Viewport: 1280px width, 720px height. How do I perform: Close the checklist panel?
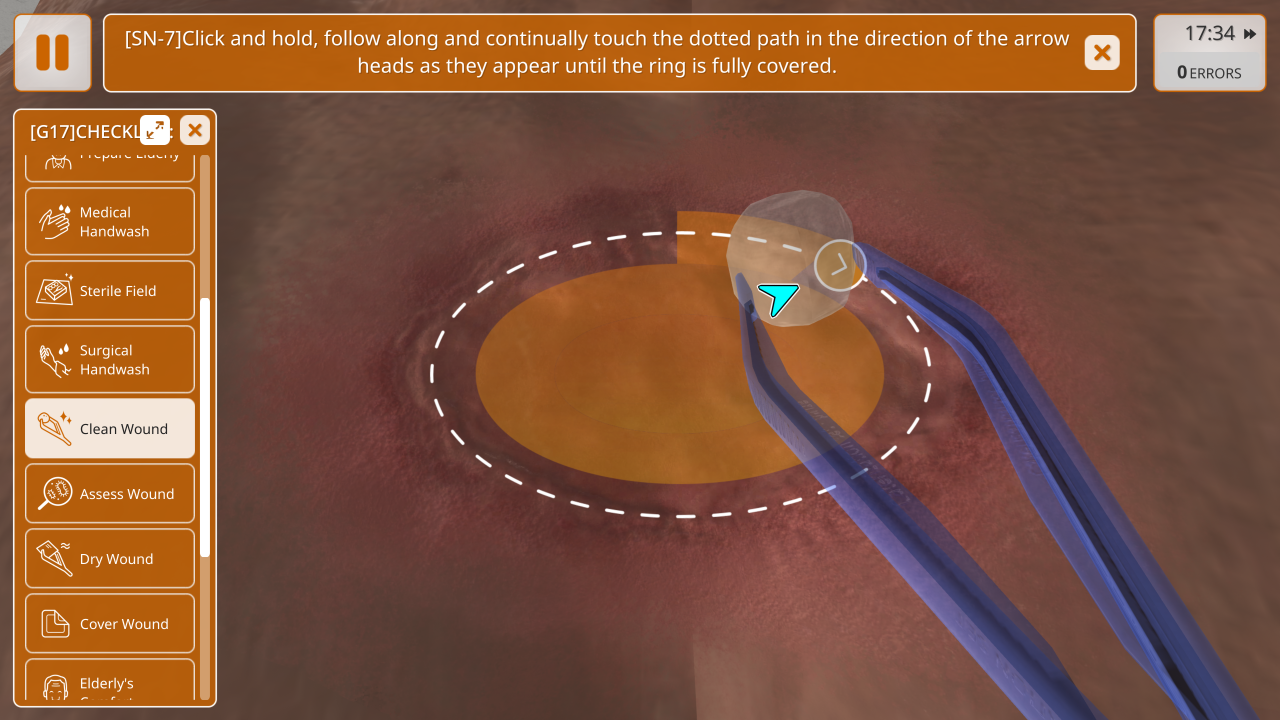(195, 130)
